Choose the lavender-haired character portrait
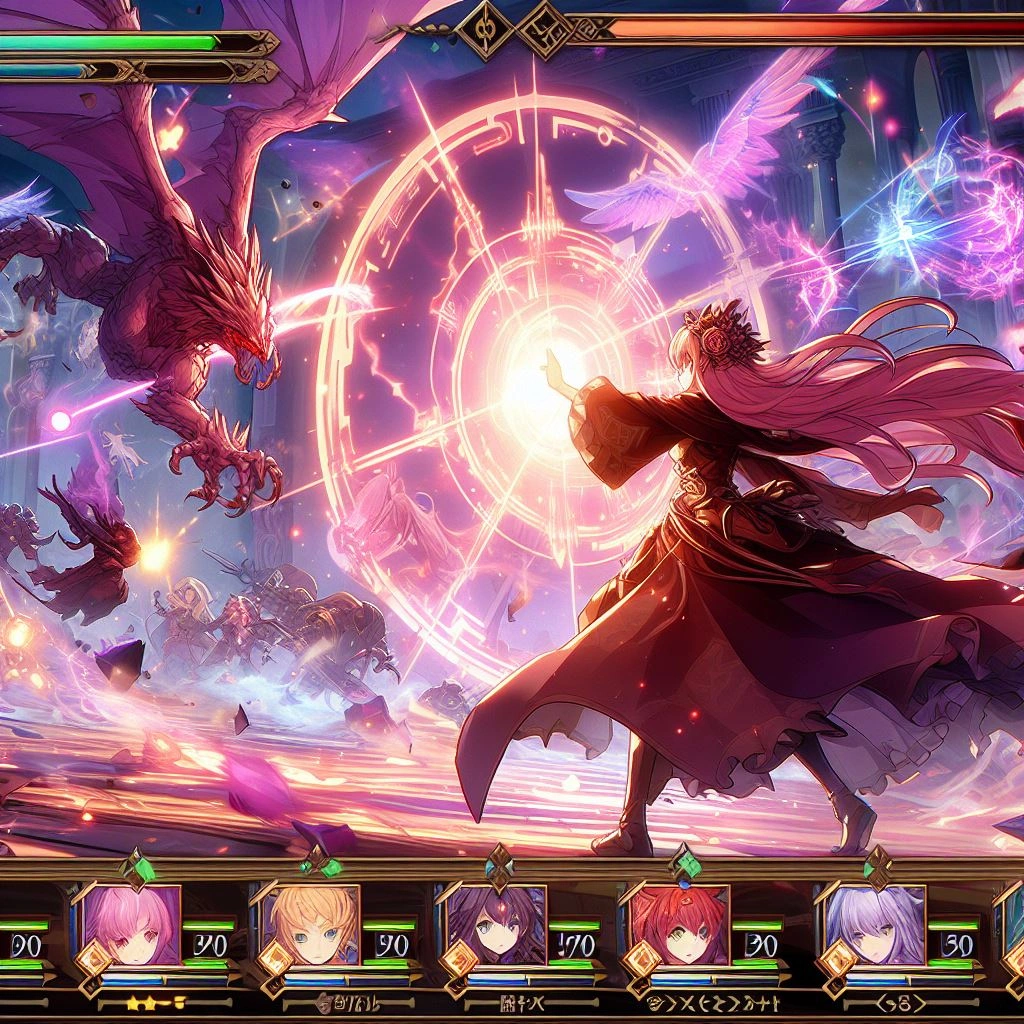This screenshot has width=1024, height=1024. [x=875, y=923]
